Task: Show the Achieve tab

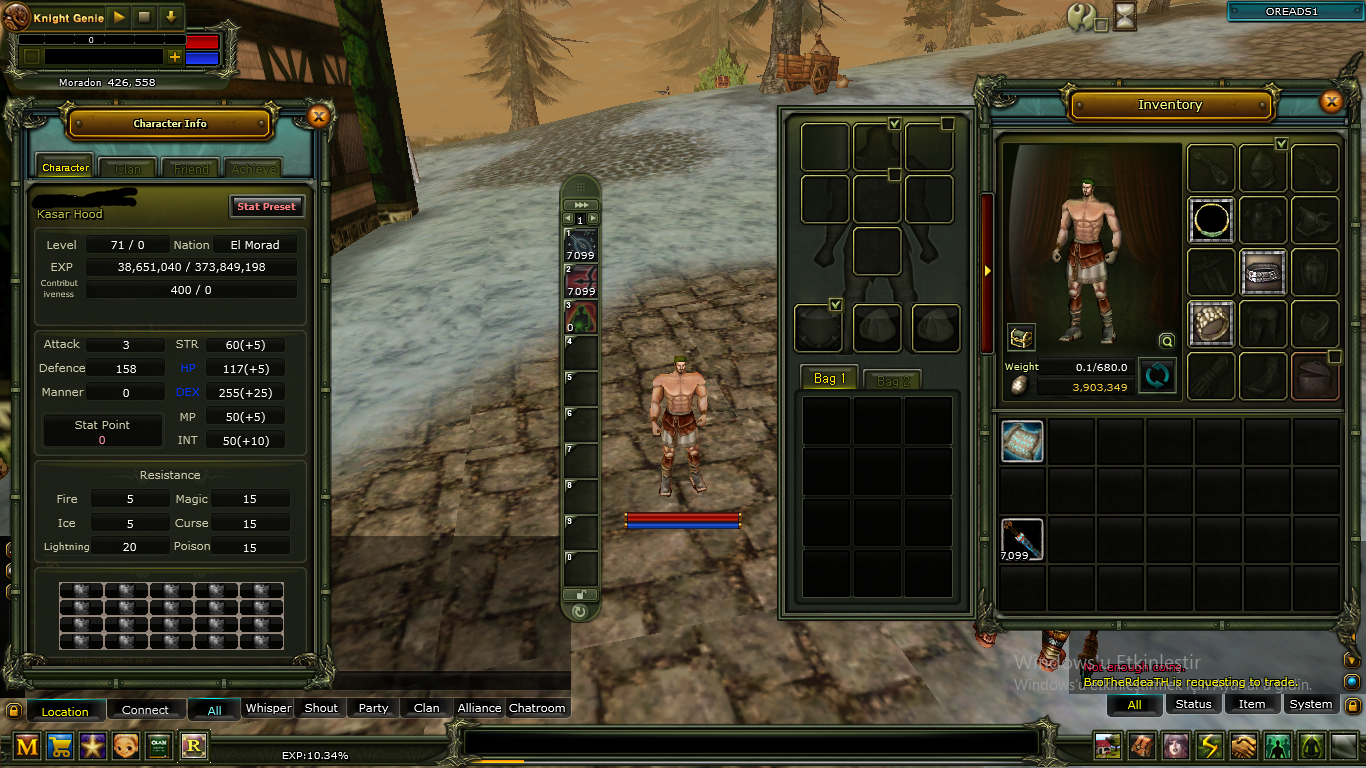Action: tap(252, 169)
